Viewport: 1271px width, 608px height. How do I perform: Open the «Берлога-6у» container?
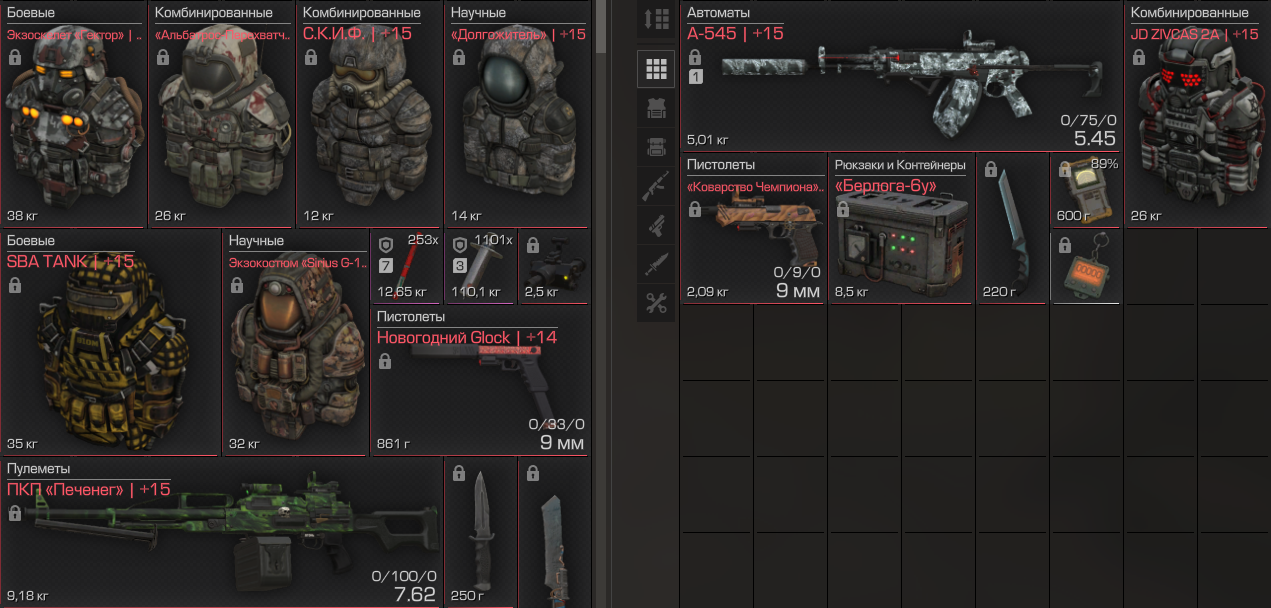[x=901, y=236]
